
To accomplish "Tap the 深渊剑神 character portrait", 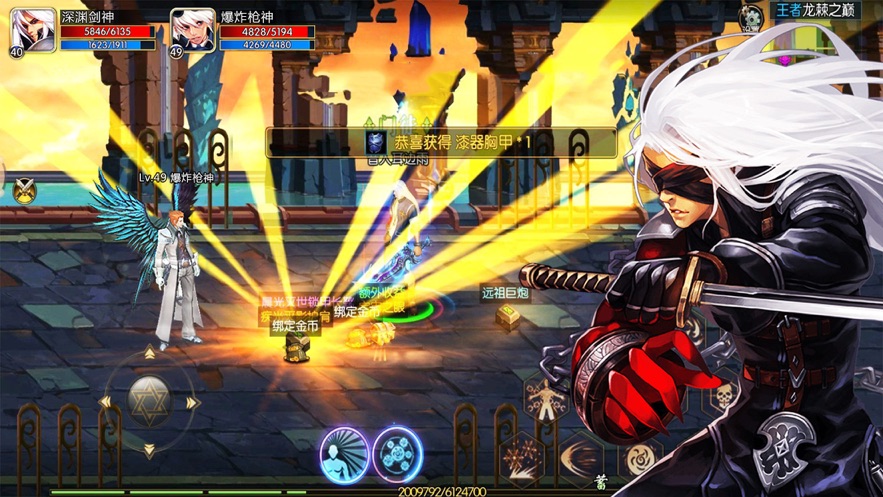I will (33, 31).
